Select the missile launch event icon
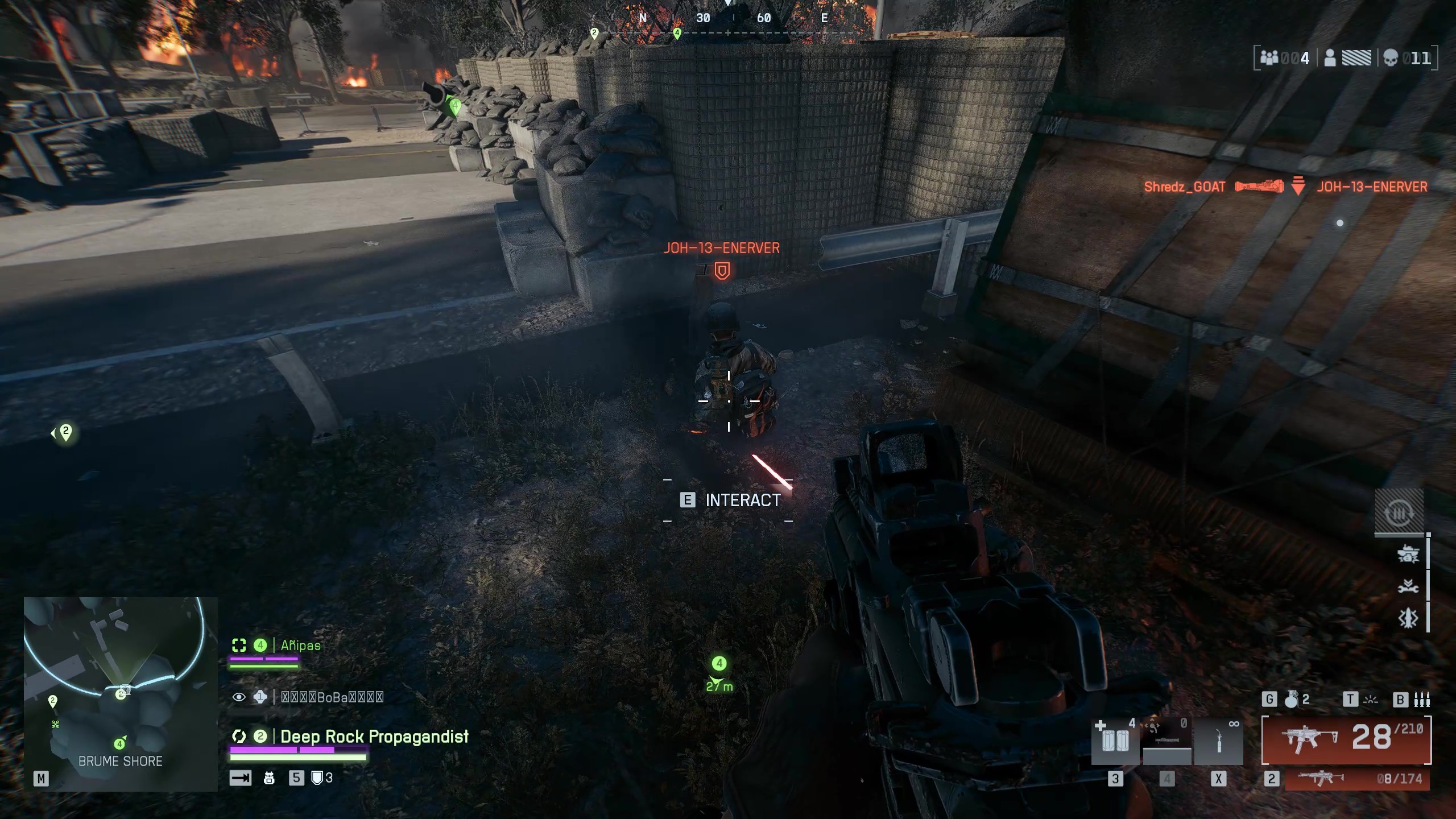The width and height of the screenshot is (1456, 819). click(x=1408, y=618)
